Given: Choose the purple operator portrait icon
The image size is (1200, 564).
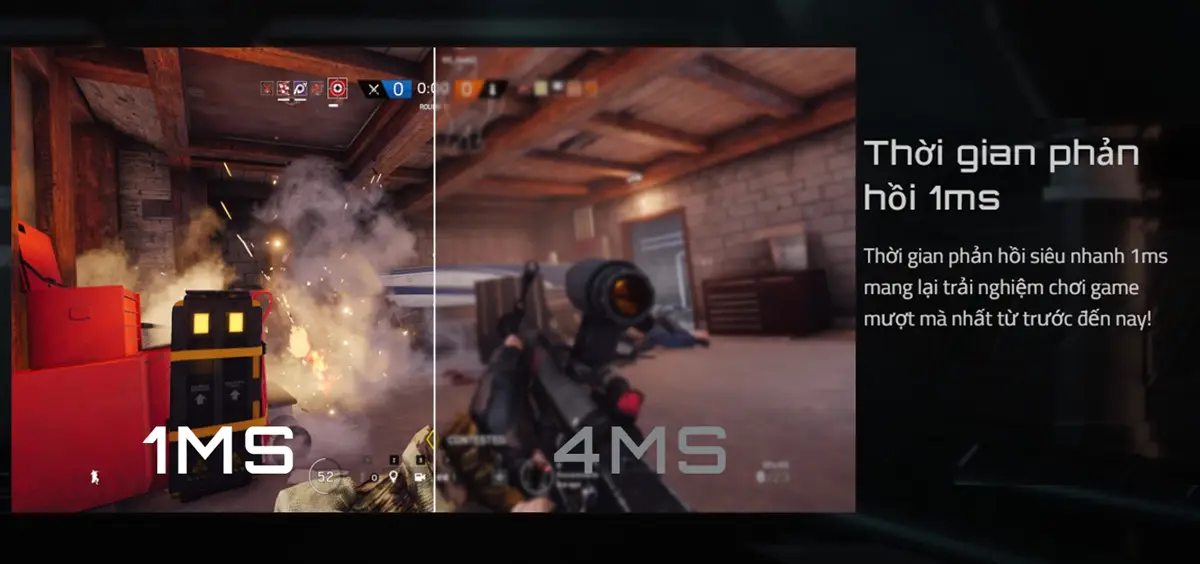Looking at the screenshot, I should (300, 89).
